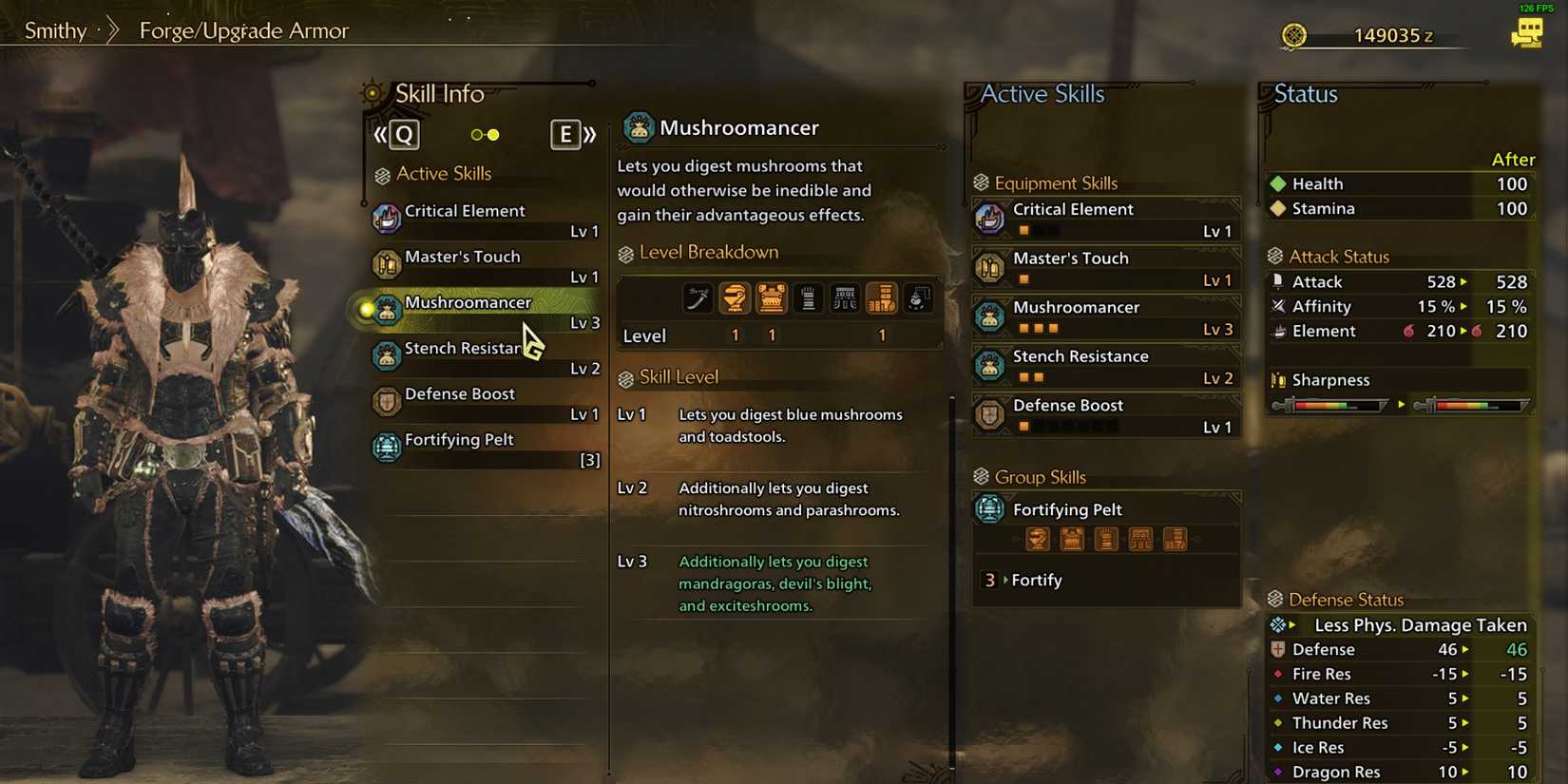Select the Fortifying Pelt group skill icon
Viewport: 1568px width, 784px height.
(989, 508)
